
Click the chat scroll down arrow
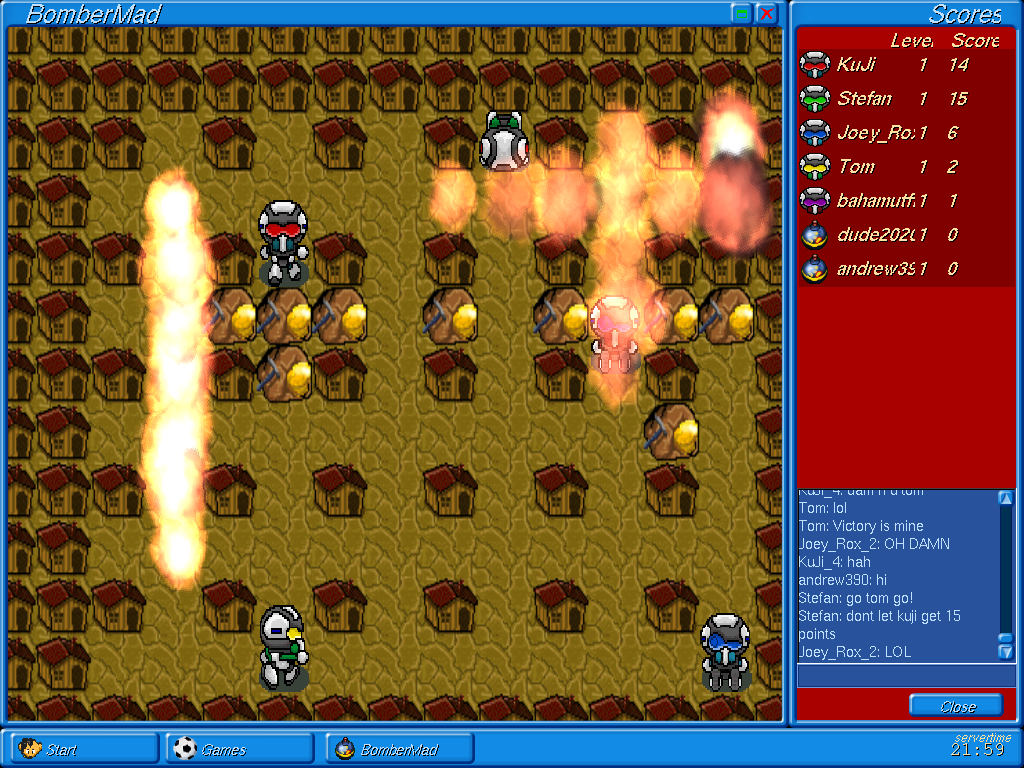point(1006,652)
